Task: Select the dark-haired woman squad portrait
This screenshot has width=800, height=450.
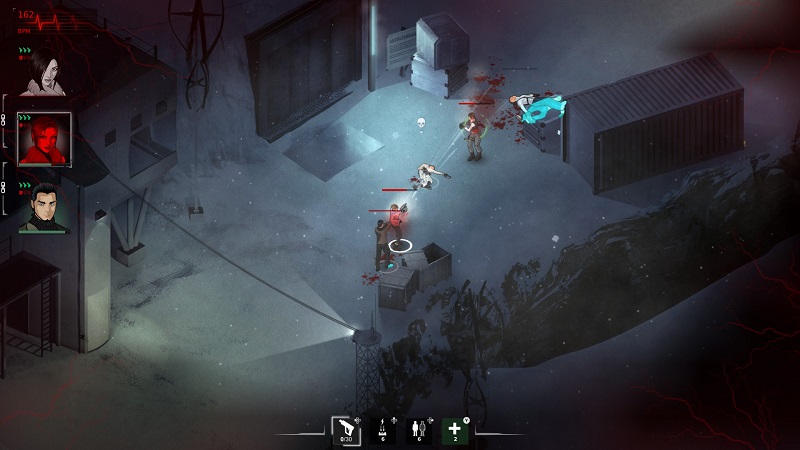Action: pos(44,73)
